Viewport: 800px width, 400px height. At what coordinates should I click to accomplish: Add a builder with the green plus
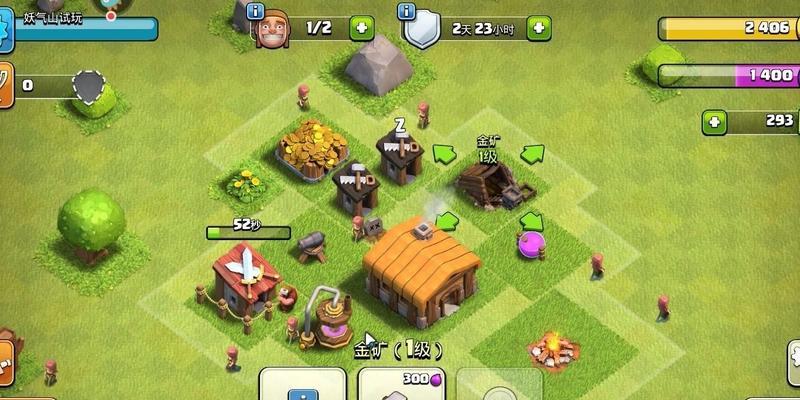(x=362, y=28)
